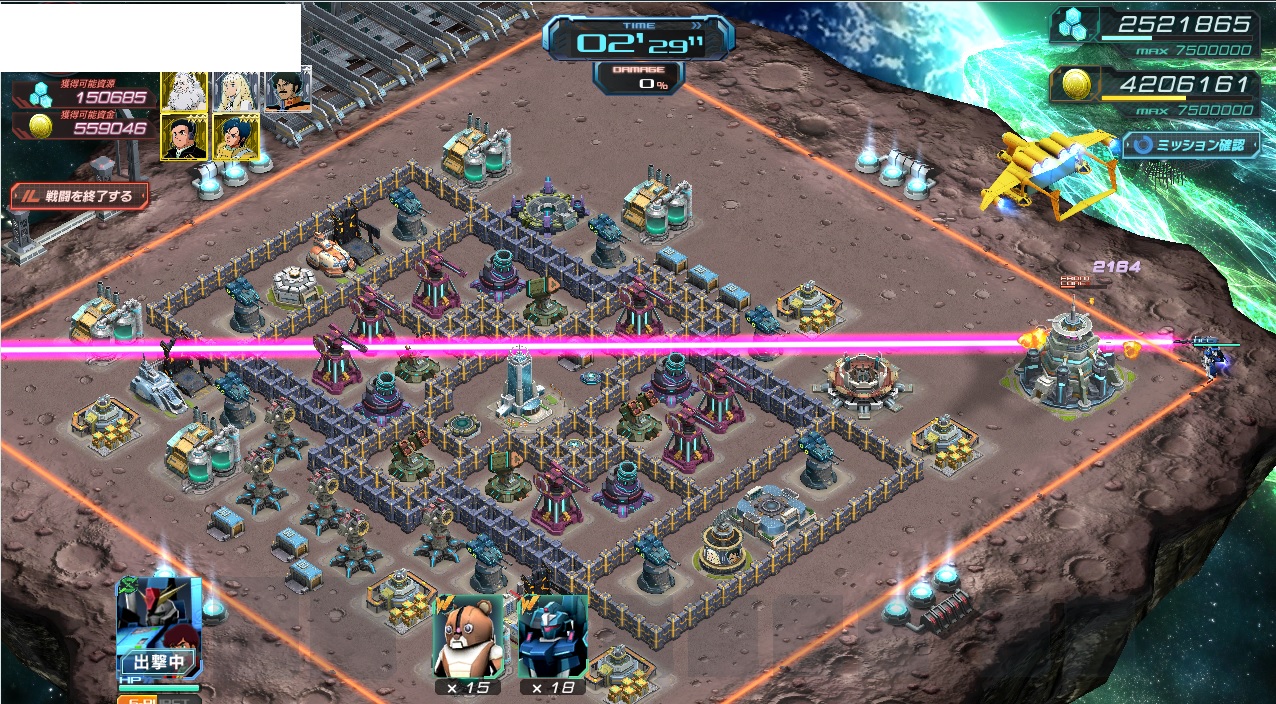Select the black-haired pilot with headset portrait
This screenshot has width=1276, height=704.
[x=184, y=137]
